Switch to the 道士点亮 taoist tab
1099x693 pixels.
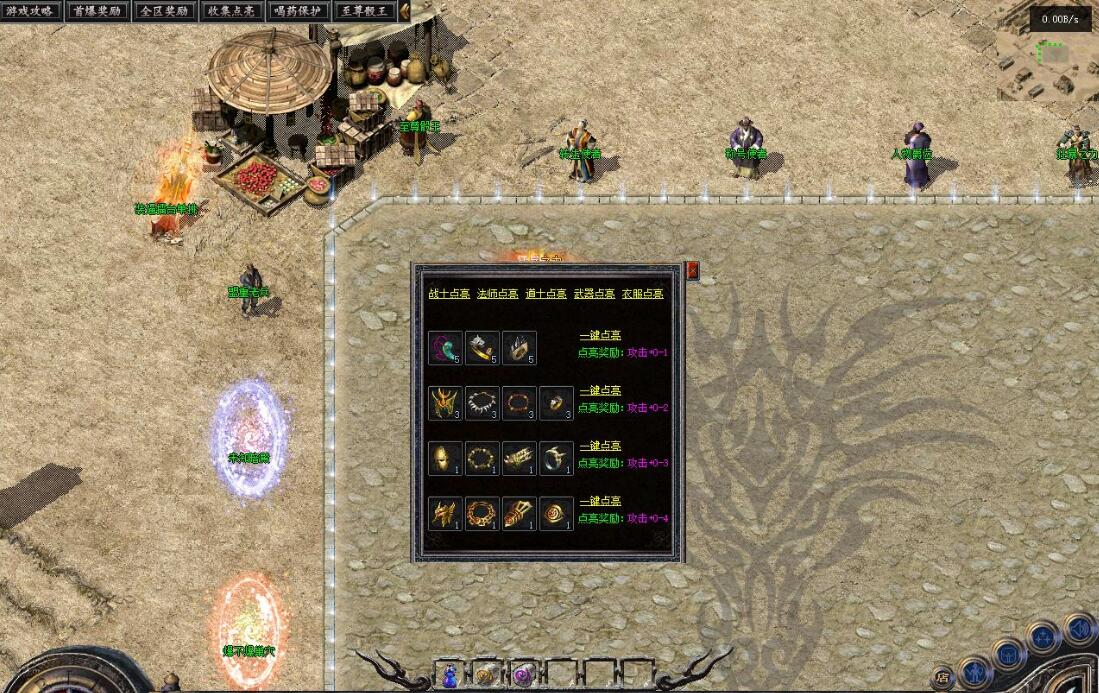[546, 294]
